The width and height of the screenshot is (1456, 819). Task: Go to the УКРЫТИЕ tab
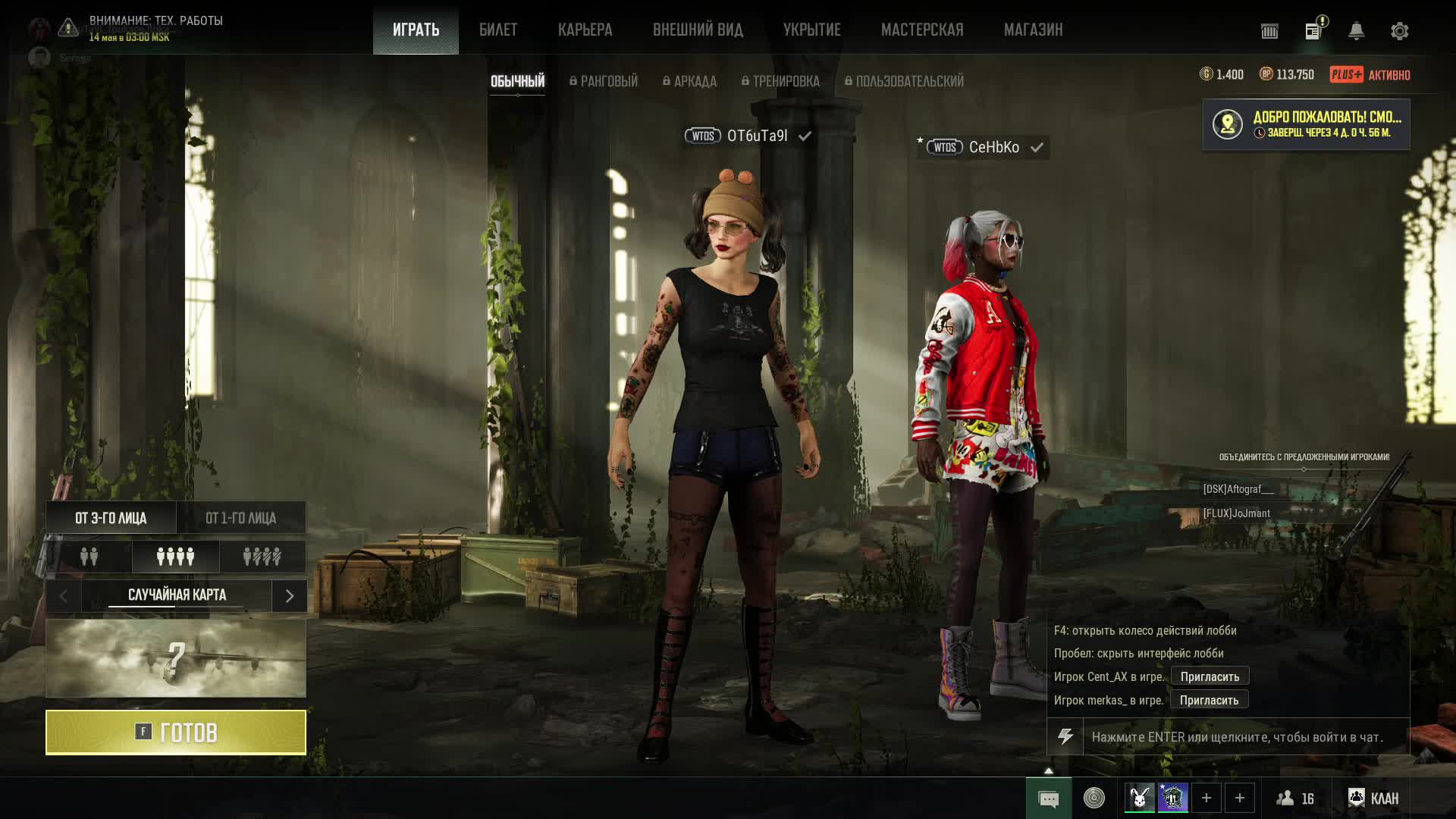pos(811,30)
